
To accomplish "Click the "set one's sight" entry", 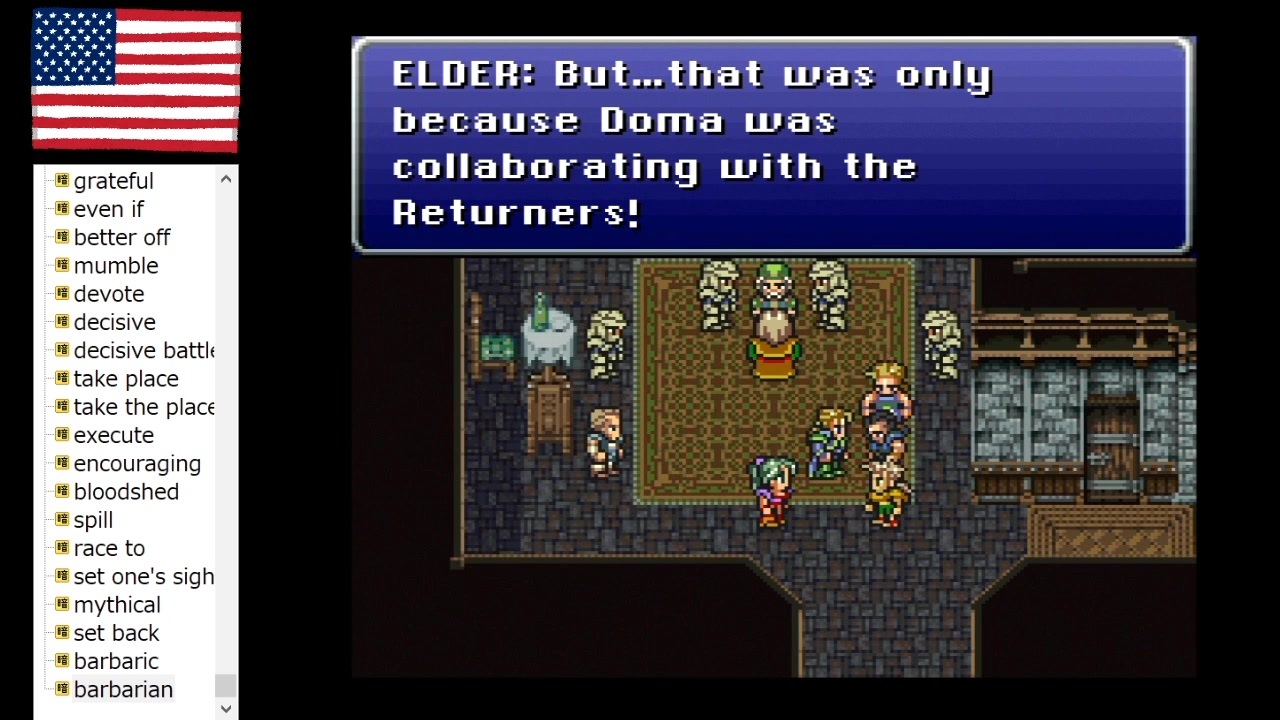I will pyautogui.click(x=144, y=577).
